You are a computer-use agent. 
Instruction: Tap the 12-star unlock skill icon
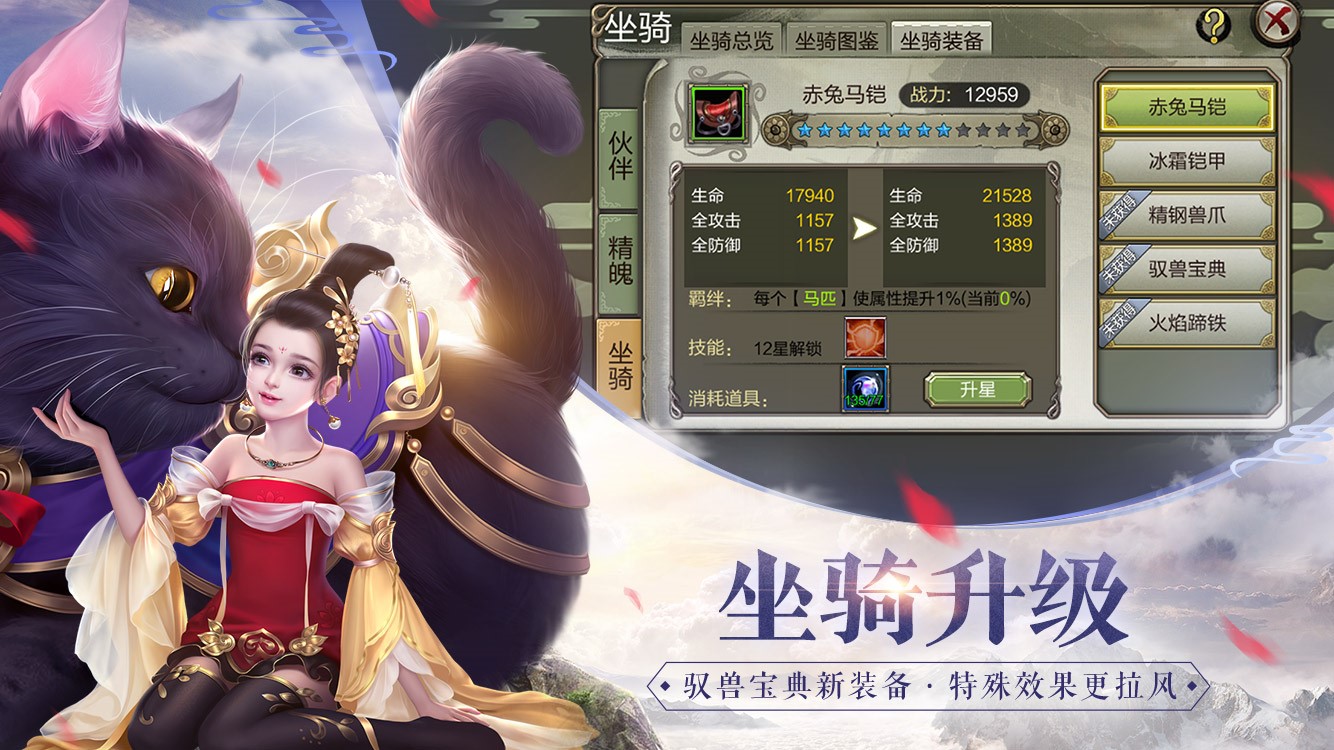(x=864, y=338)
